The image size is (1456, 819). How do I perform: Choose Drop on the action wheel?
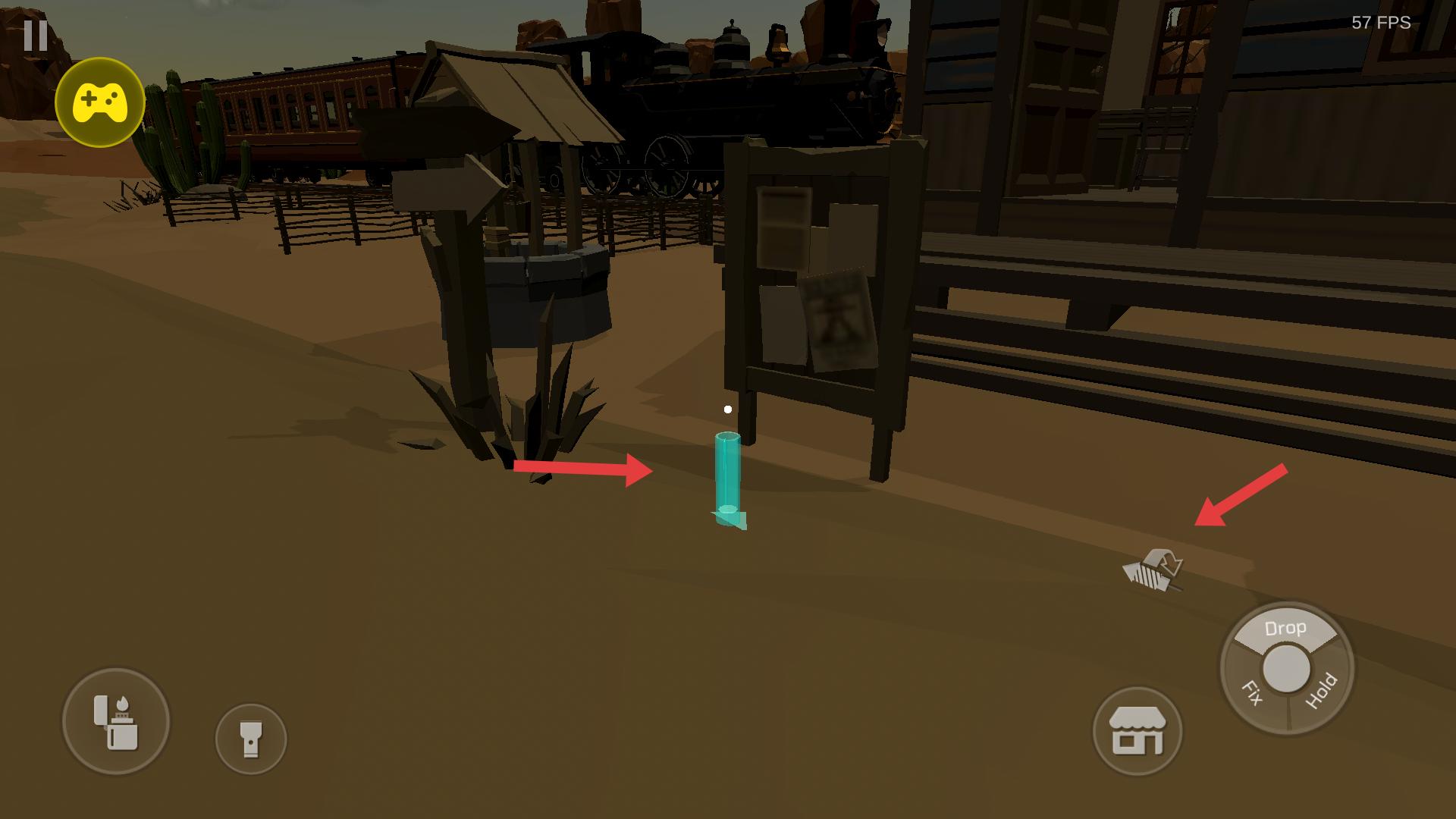[x=1285, y=629]
